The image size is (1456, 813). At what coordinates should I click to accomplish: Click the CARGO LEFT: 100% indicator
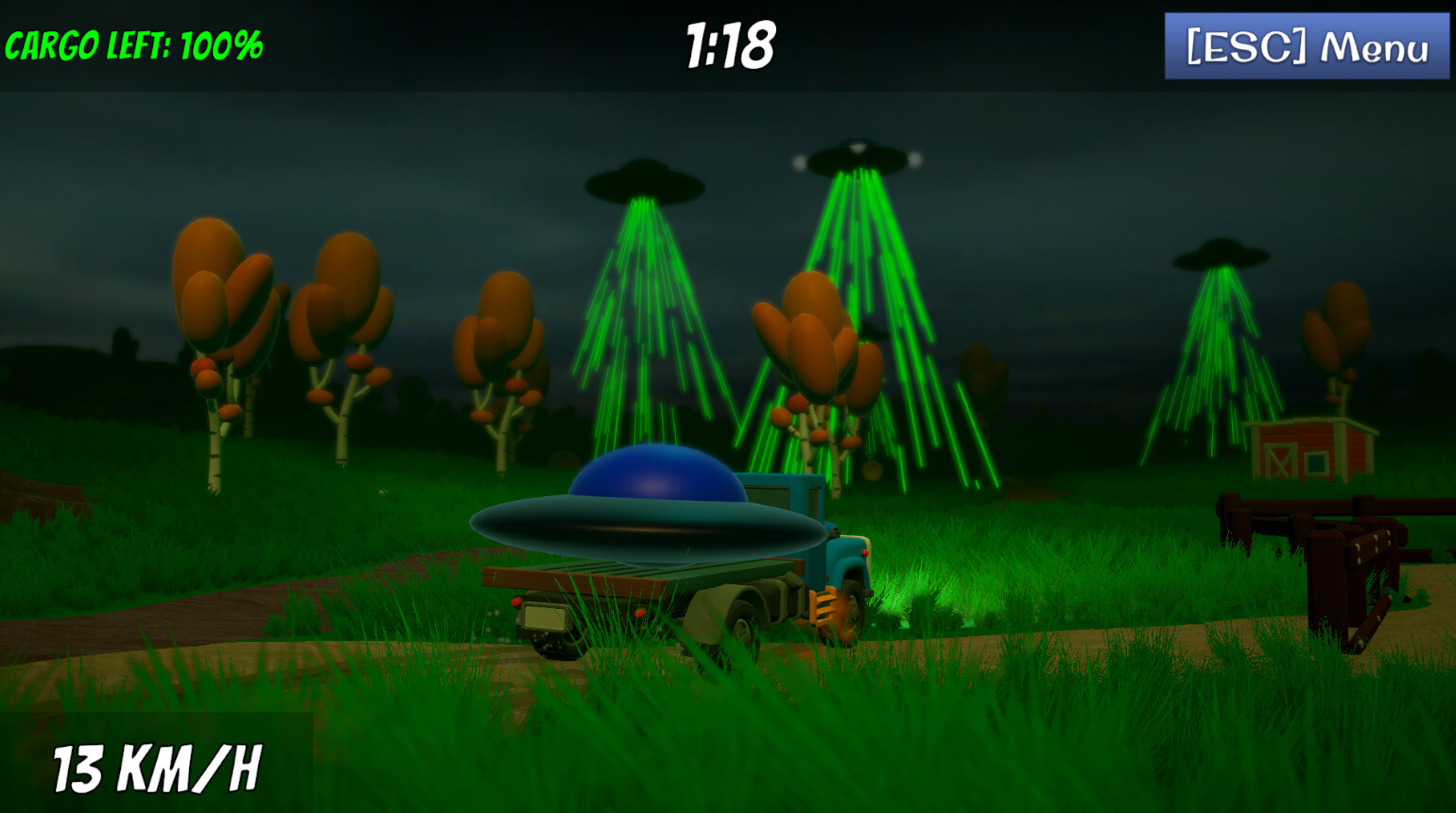132,43
